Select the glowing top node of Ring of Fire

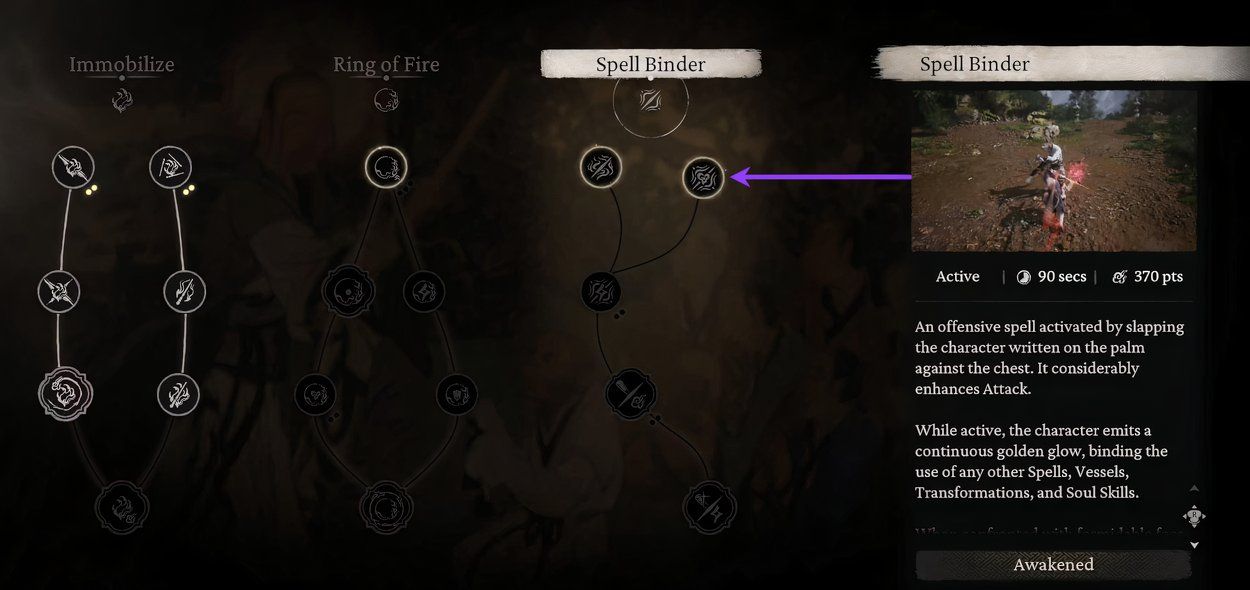point(386,168)
